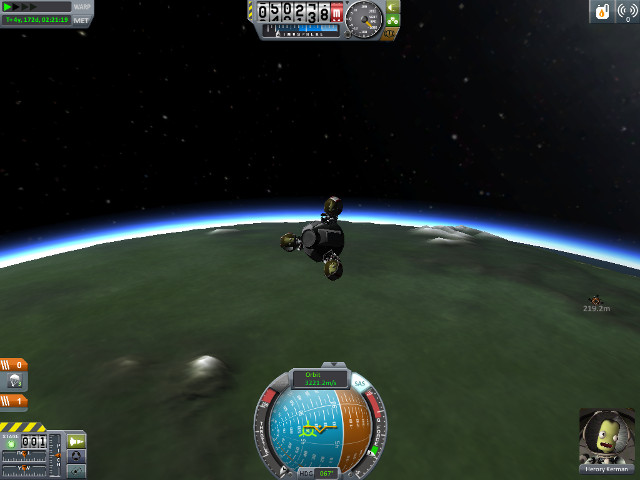Click the green recover arrow by altimeter

(392, 7)
